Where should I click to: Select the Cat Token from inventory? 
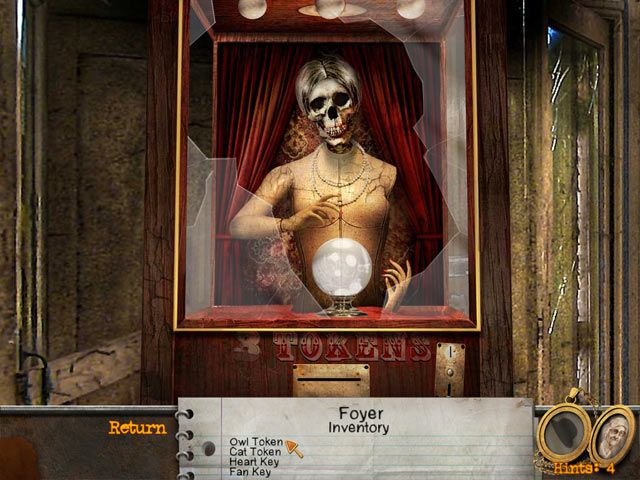tap(255, 451)
